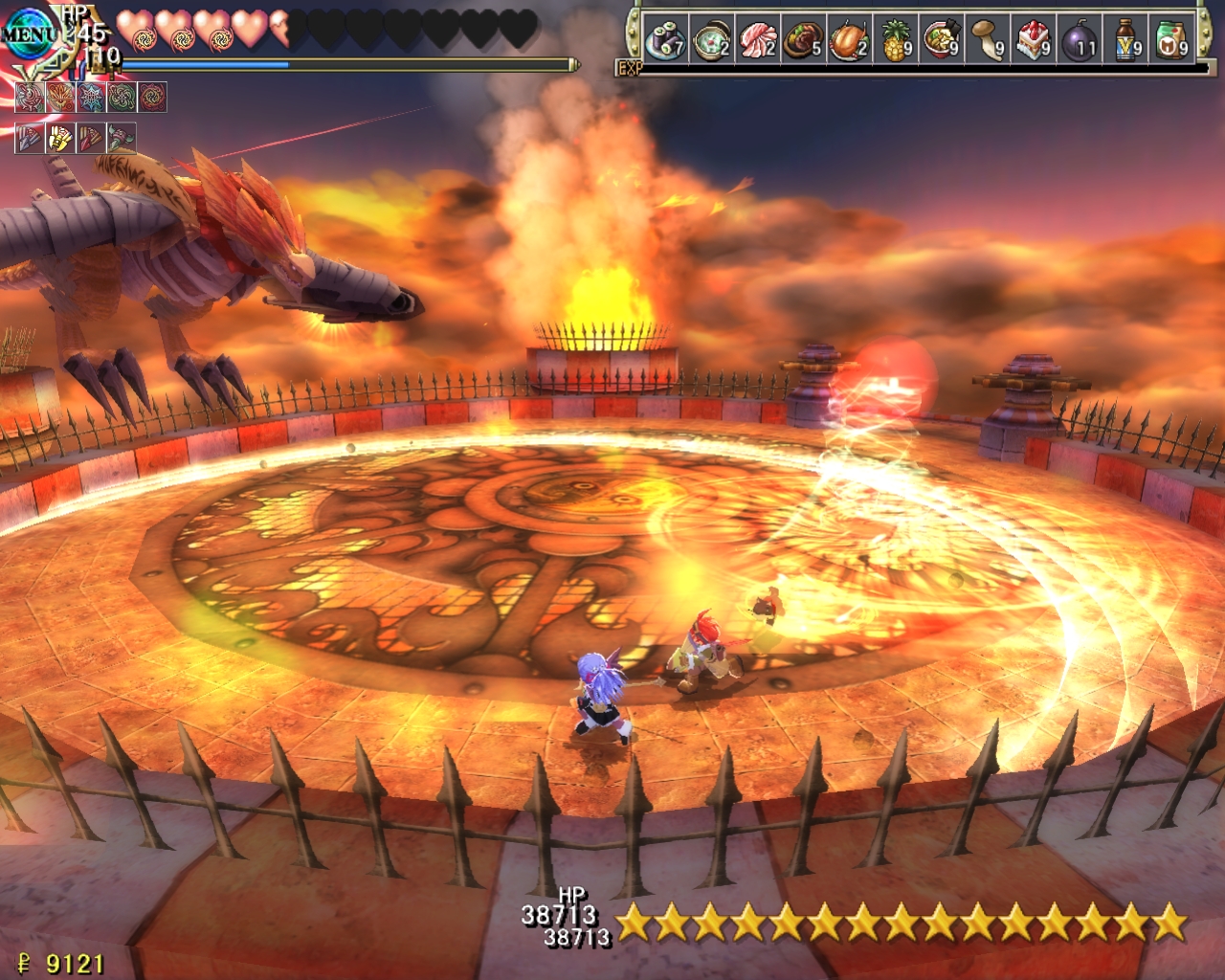Viewport: 1225px width, 980px height.
Task: Activate the blue snowflake magic seal
Action: 91,97
